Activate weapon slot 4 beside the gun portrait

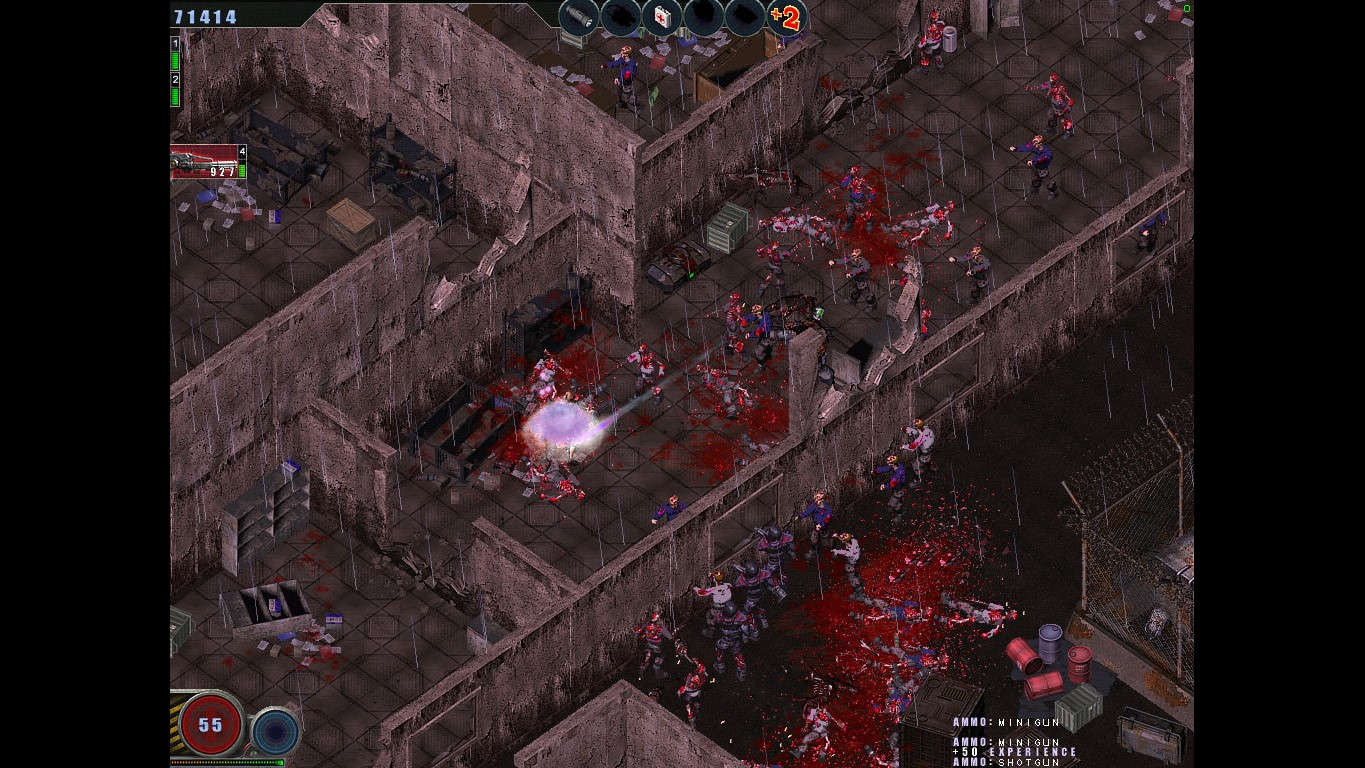point(241,151)
